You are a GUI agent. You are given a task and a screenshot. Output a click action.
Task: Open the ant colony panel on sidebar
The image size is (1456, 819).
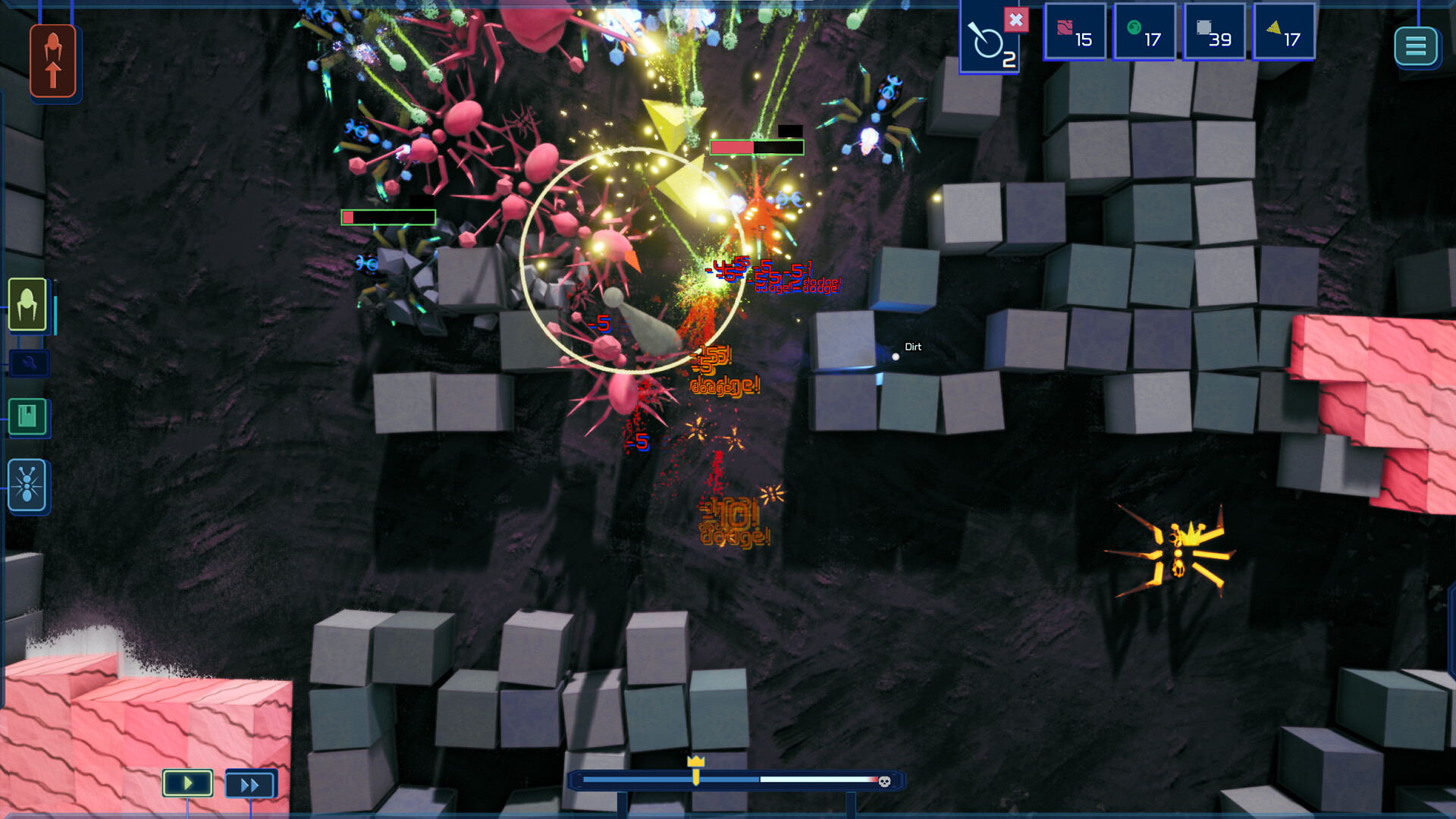point(27,483)
